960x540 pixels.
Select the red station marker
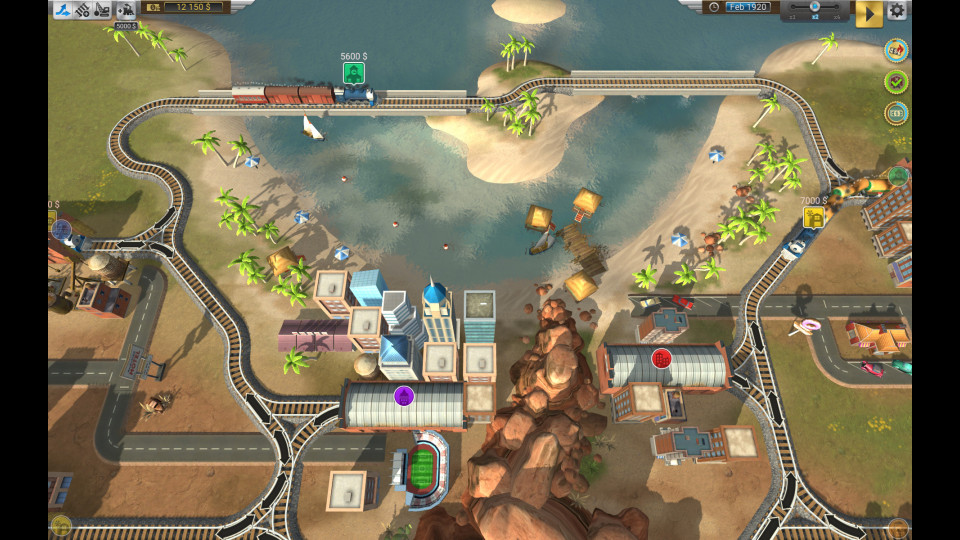click(x=661, y=358)
